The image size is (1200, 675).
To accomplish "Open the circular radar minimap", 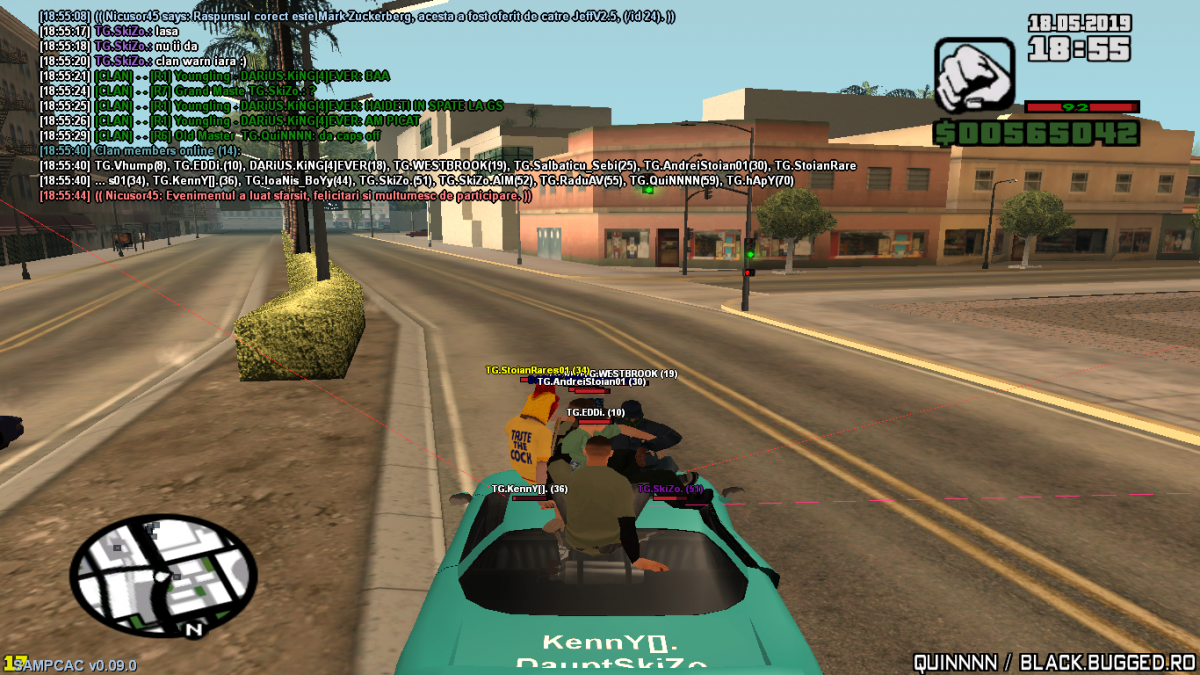I will coord(163,573).
